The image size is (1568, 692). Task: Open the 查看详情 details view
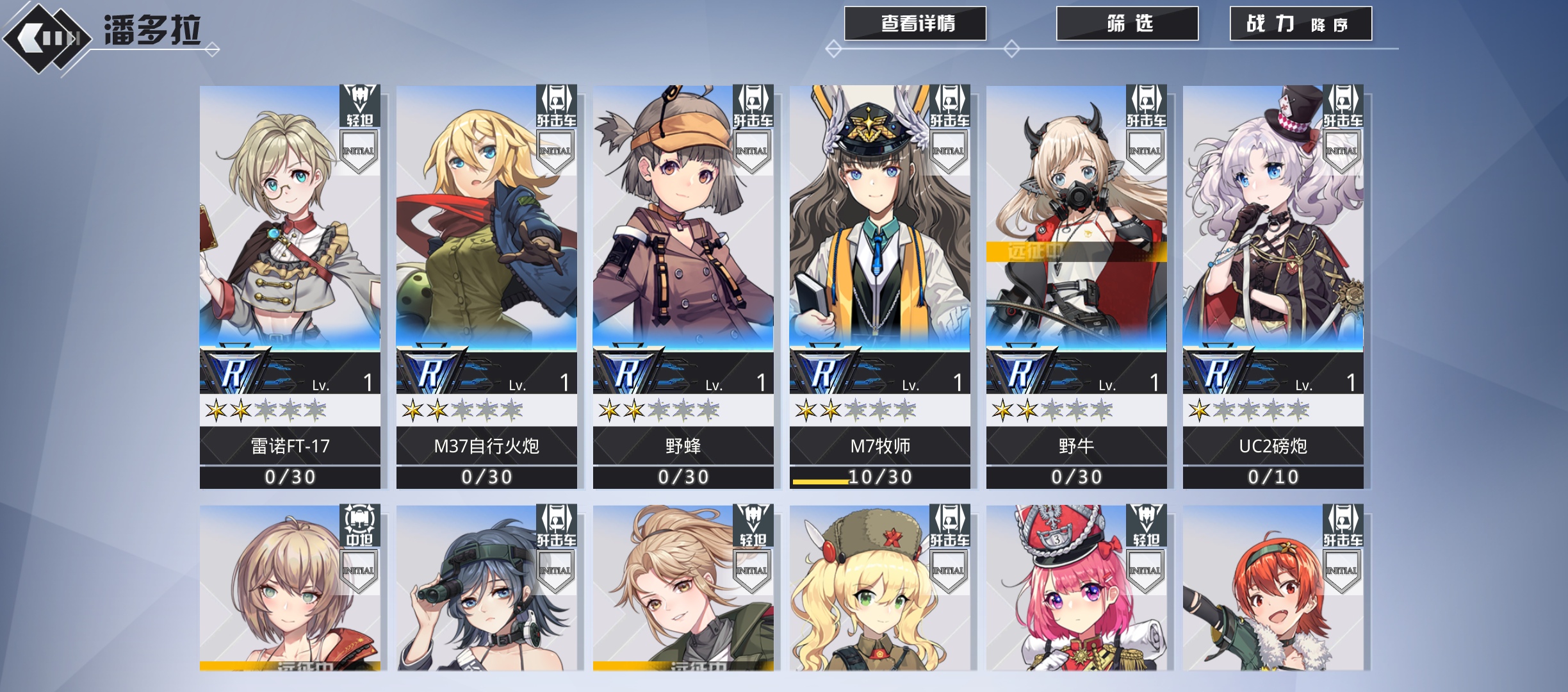tap(915, 24)
